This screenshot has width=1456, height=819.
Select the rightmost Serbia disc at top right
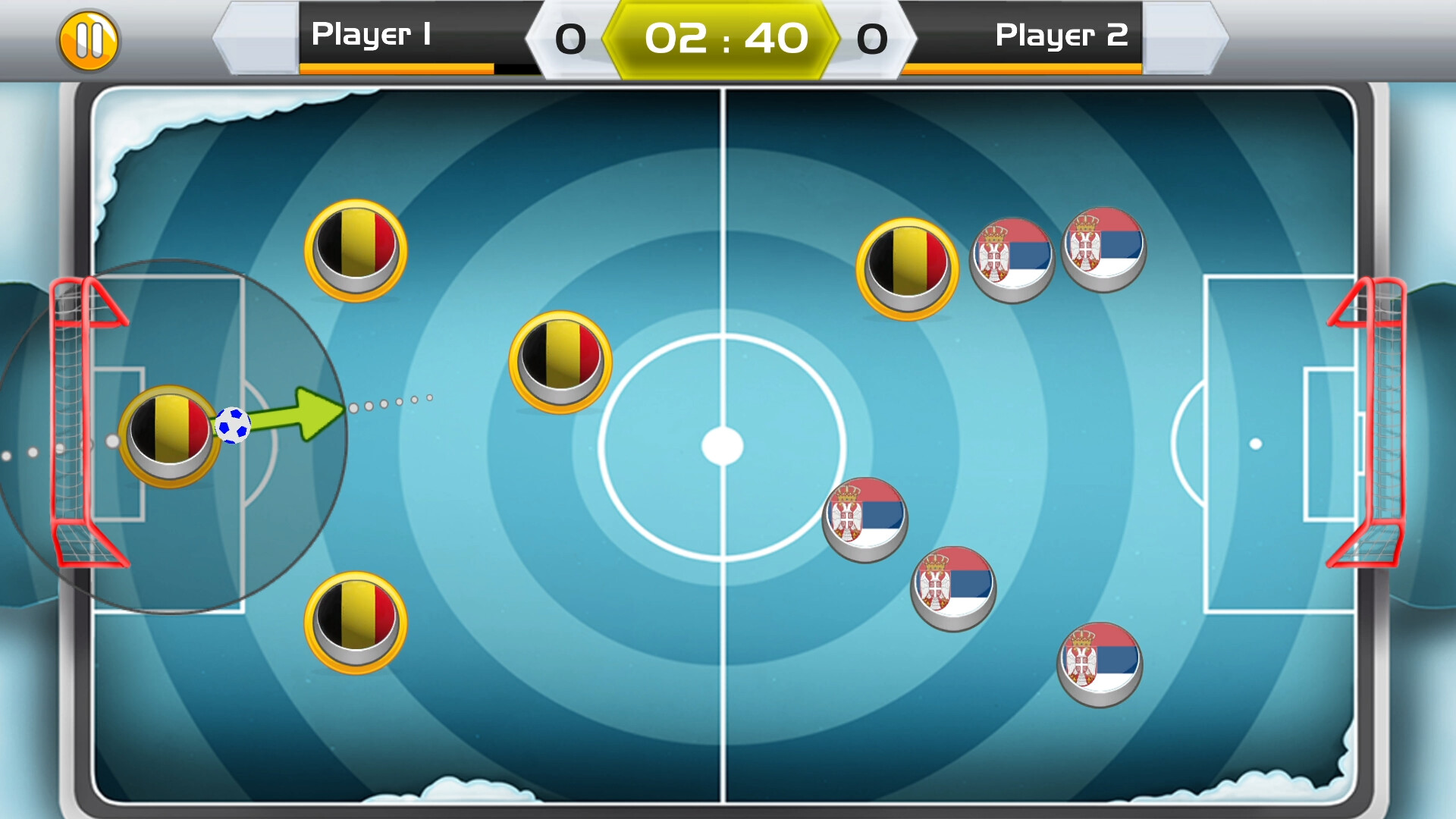[x=1103, y=248]
